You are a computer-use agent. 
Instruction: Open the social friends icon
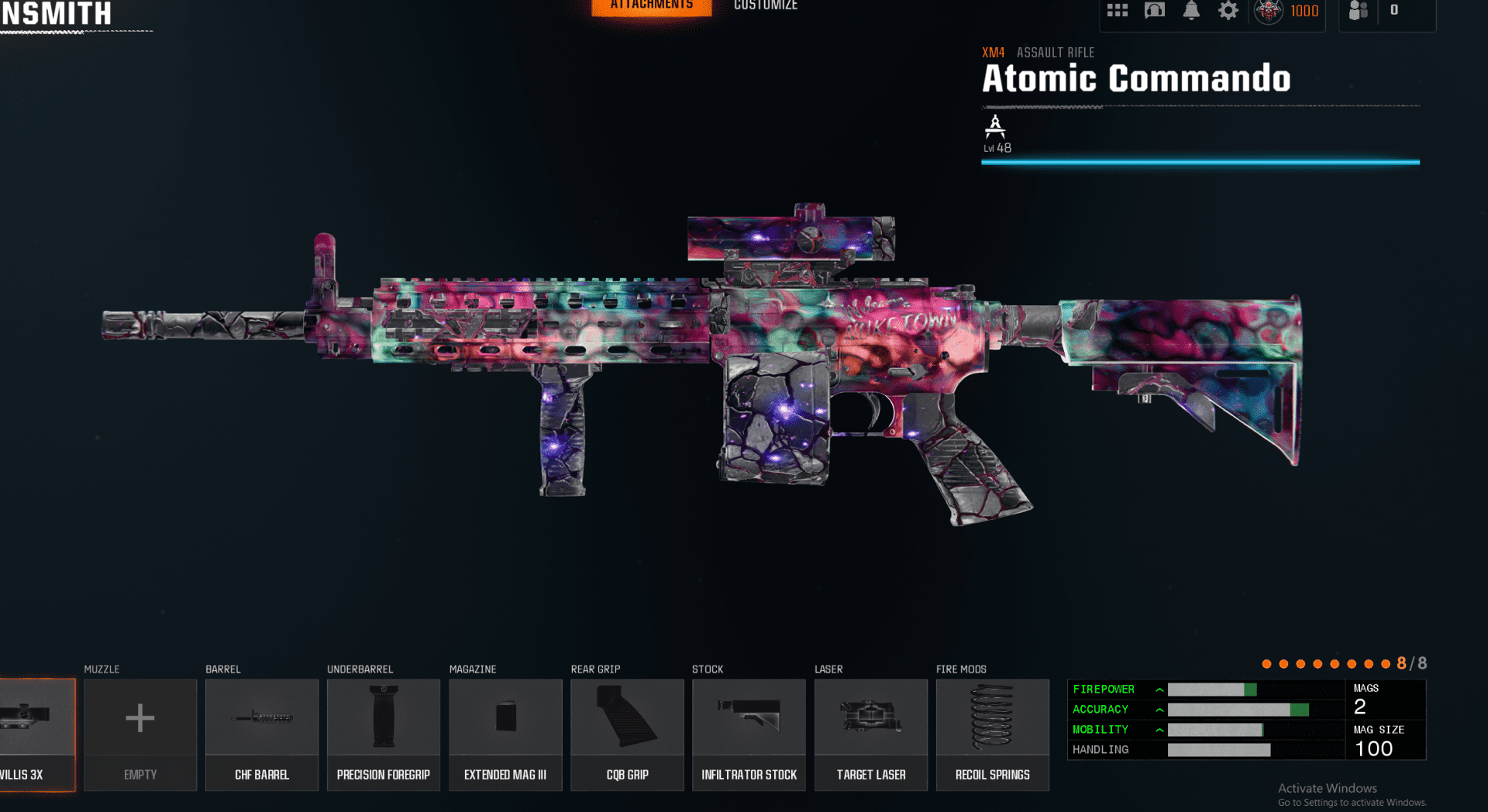pyautogui.click(x=1359, y=11)
